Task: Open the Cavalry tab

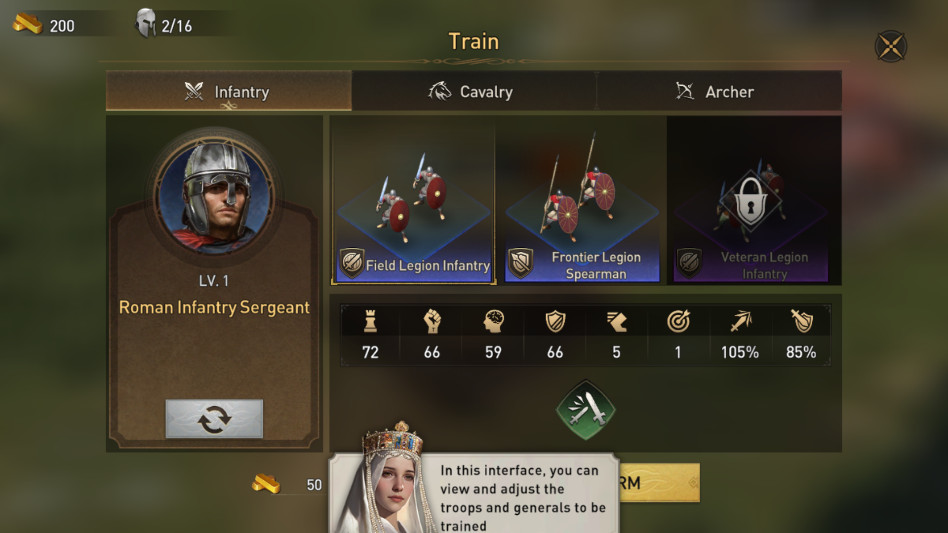Action: pos(473,92)
